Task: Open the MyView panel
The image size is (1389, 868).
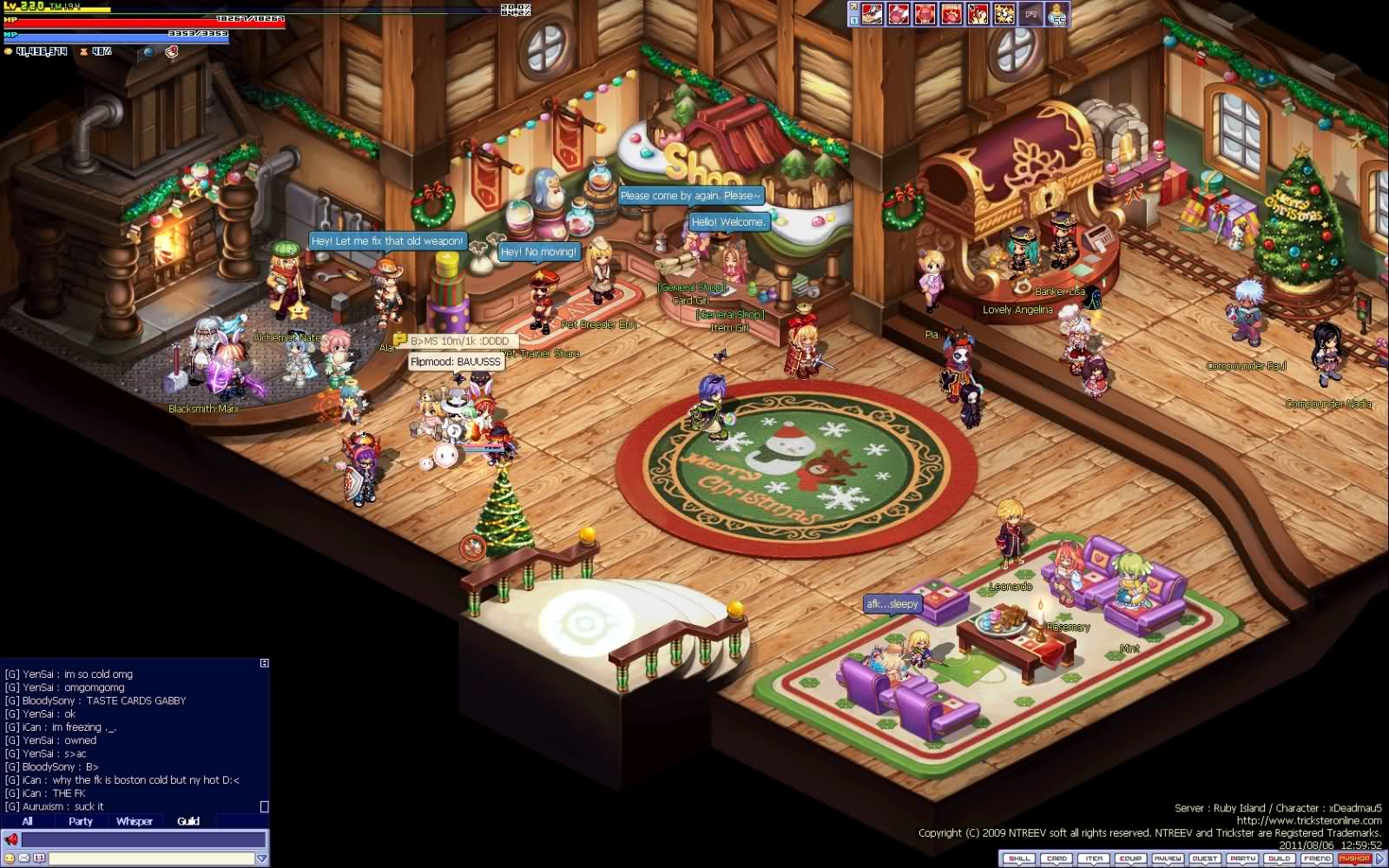Action: point(1168,858)
